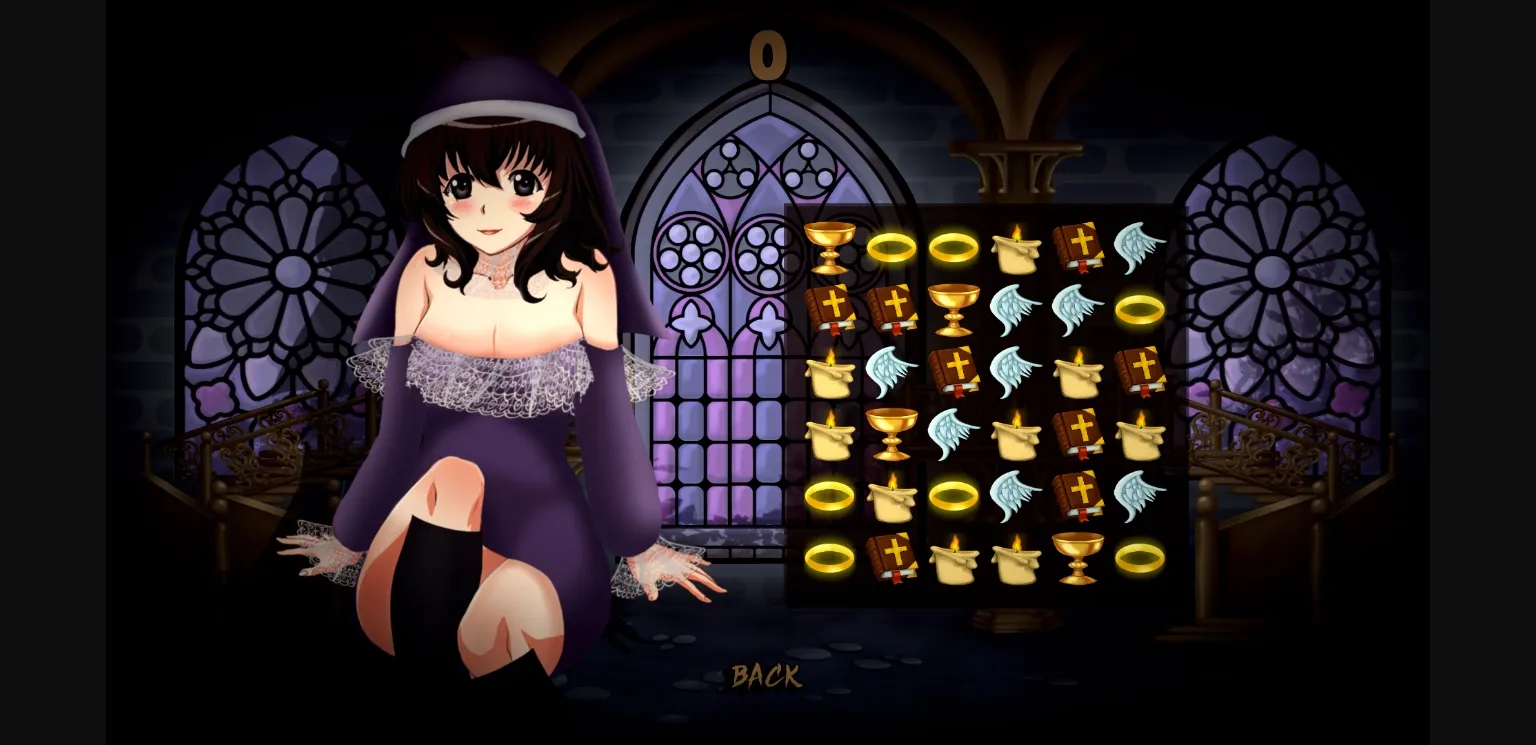This screenshot has width=1536, height=745.
Task: Select the pair of bible tiles' left bible in row two
Action: [830, 309]
